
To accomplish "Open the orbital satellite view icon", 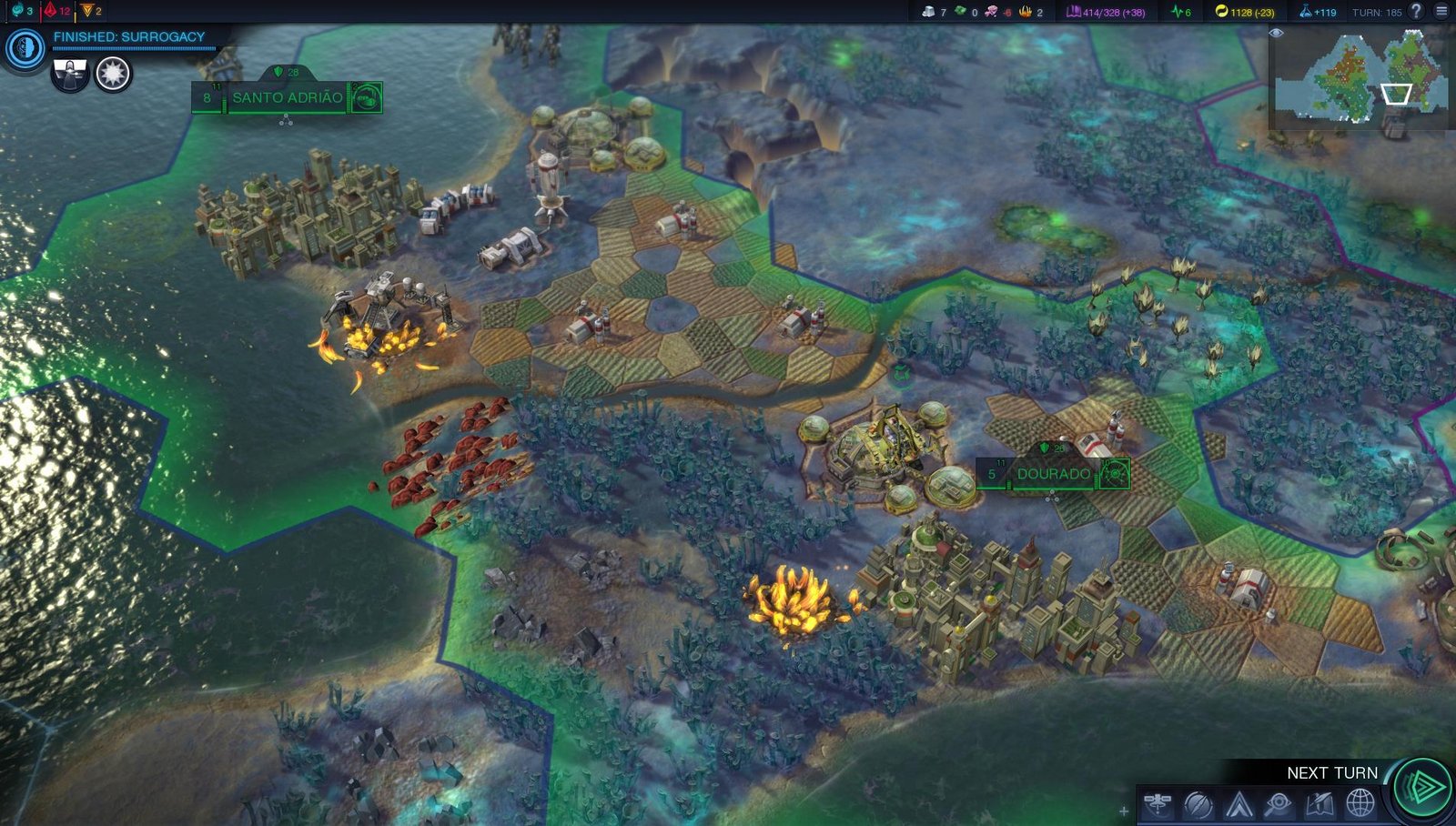I will click(x=1158, y=804).
